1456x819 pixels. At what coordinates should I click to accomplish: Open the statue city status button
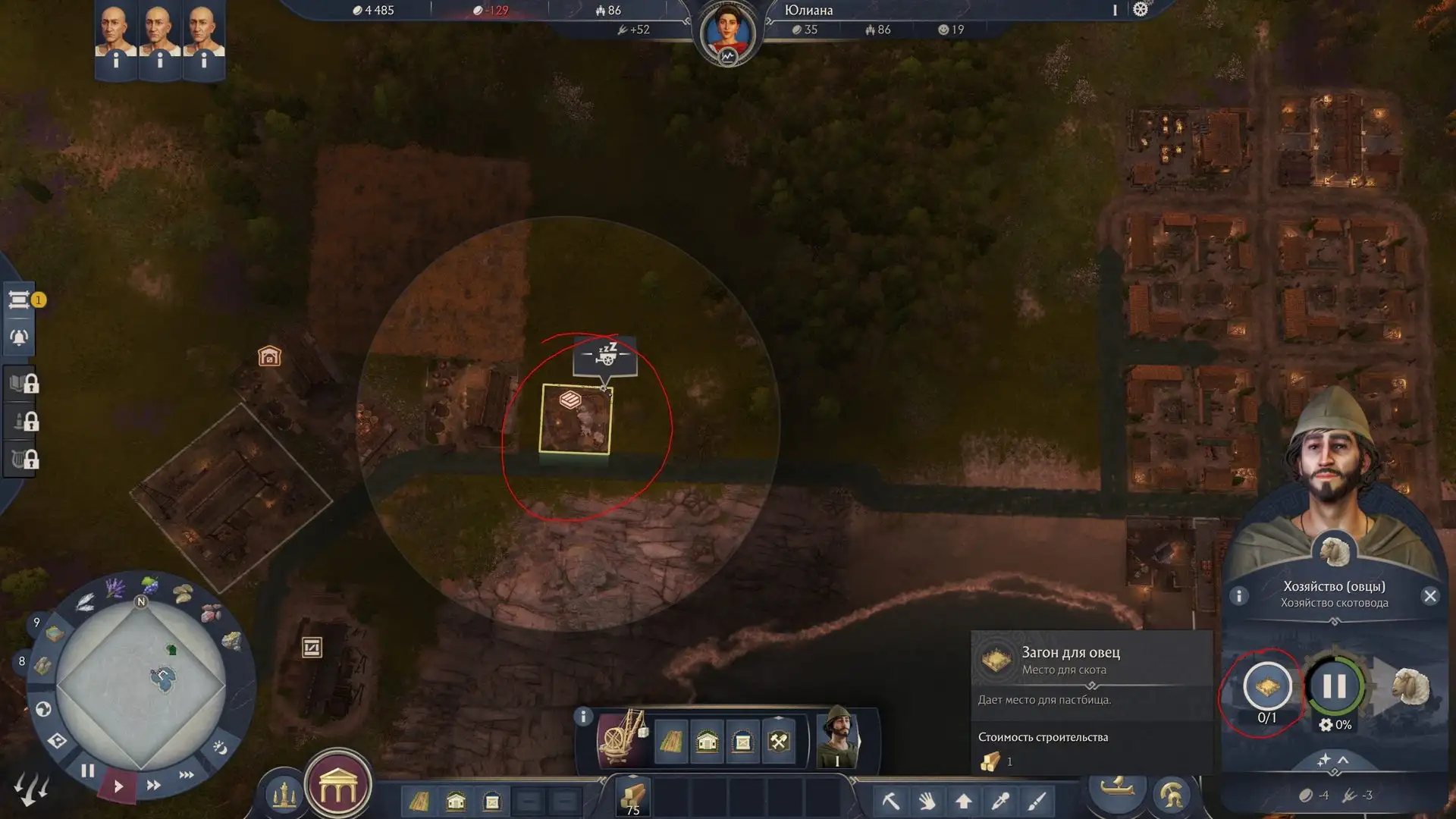click(284, 794)
